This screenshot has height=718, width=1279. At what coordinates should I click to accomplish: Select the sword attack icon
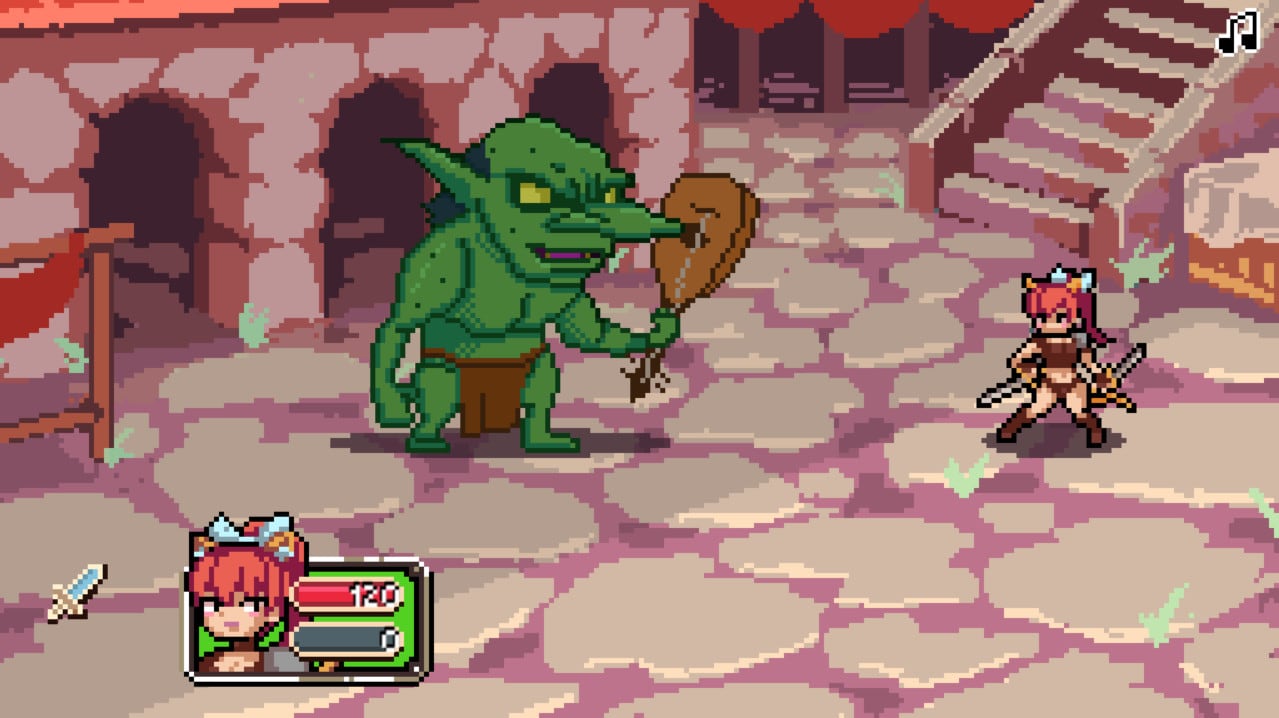77,591
